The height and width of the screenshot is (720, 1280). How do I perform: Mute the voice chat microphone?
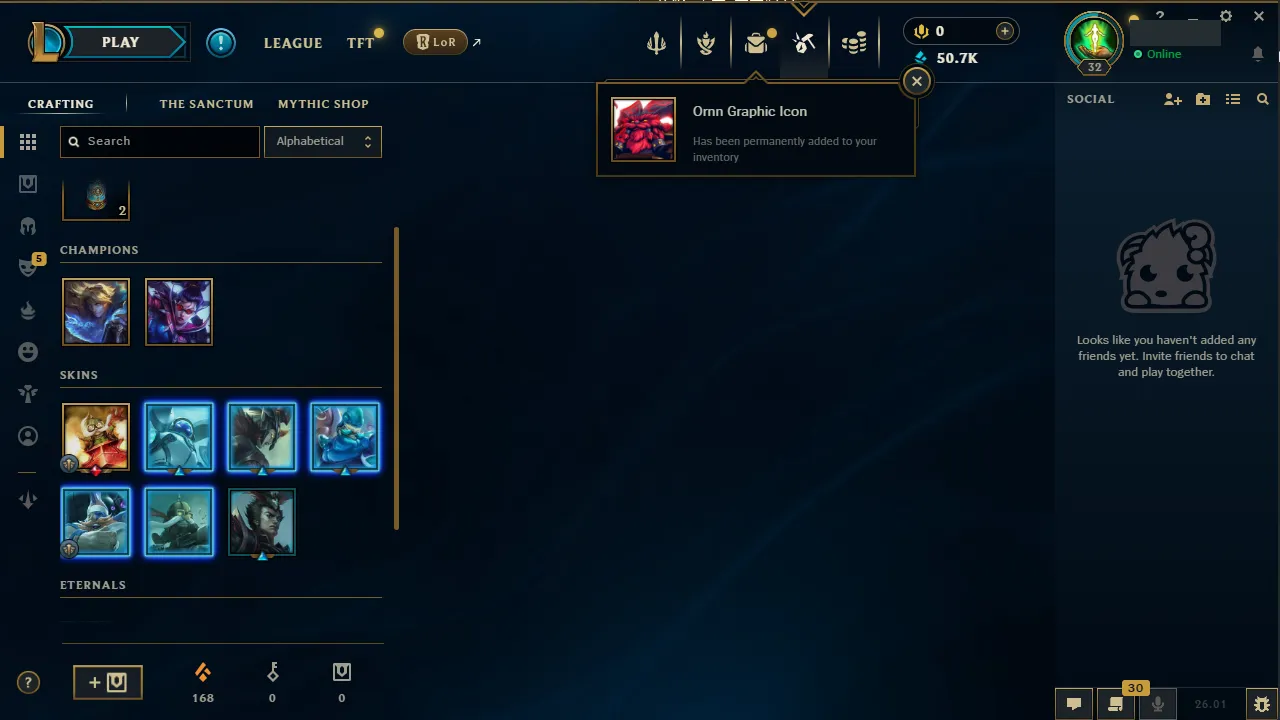(1157, 703)
